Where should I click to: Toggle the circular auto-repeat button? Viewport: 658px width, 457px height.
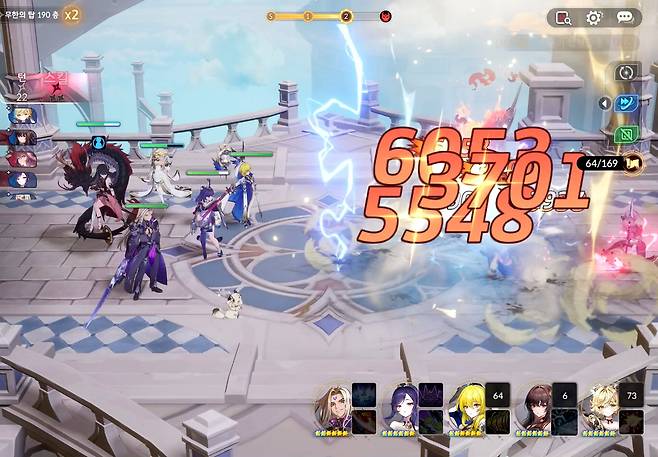point(627,72)
